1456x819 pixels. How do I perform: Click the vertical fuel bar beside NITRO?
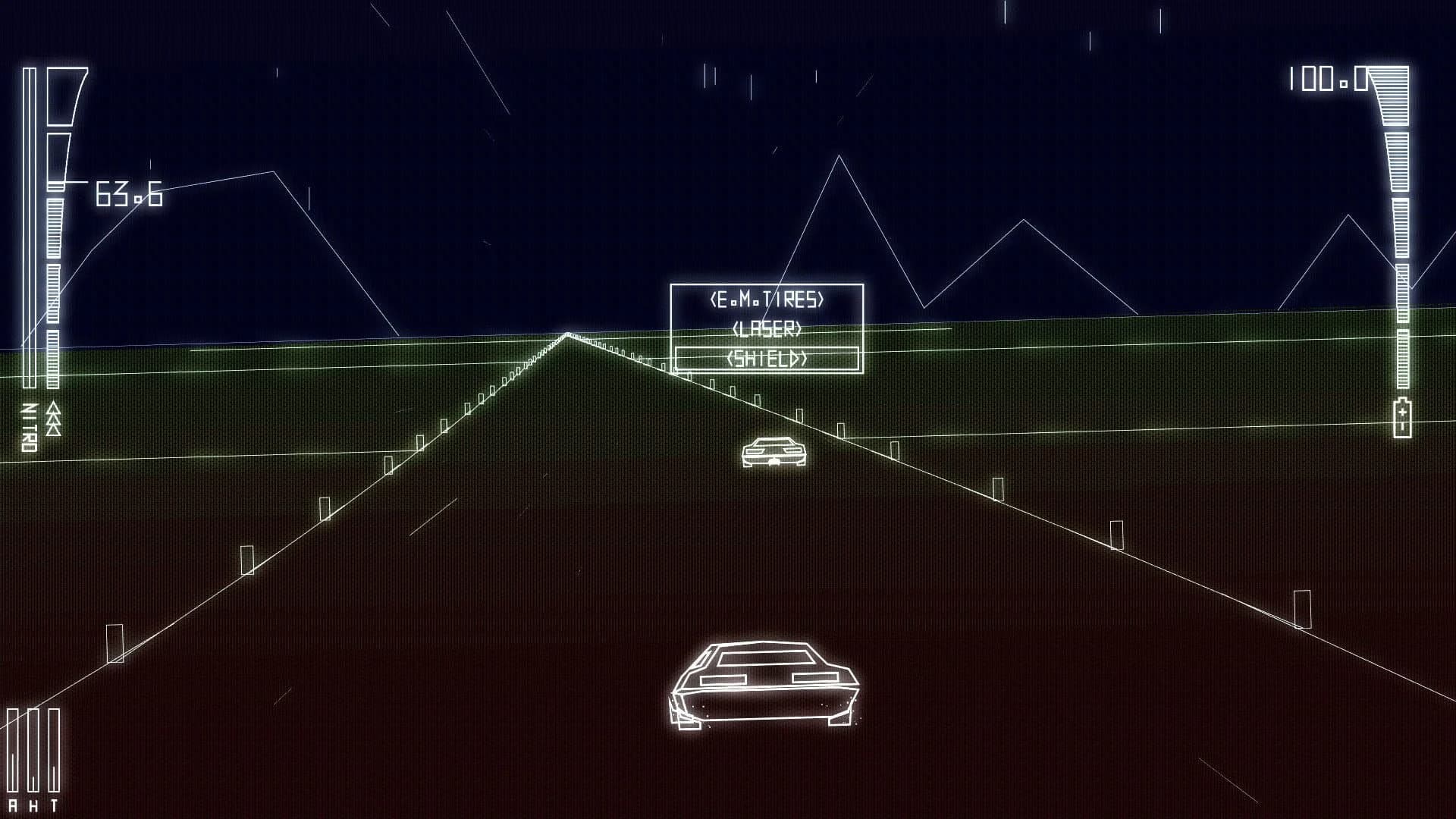tap(30, 227)
